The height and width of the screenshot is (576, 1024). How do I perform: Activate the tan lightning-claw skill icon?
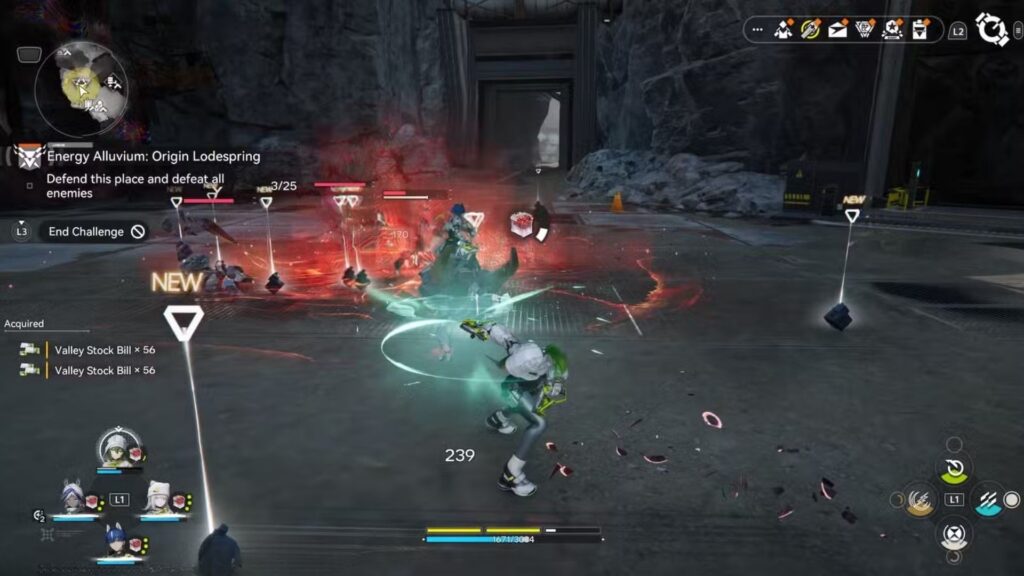click(x=920, y=499)
